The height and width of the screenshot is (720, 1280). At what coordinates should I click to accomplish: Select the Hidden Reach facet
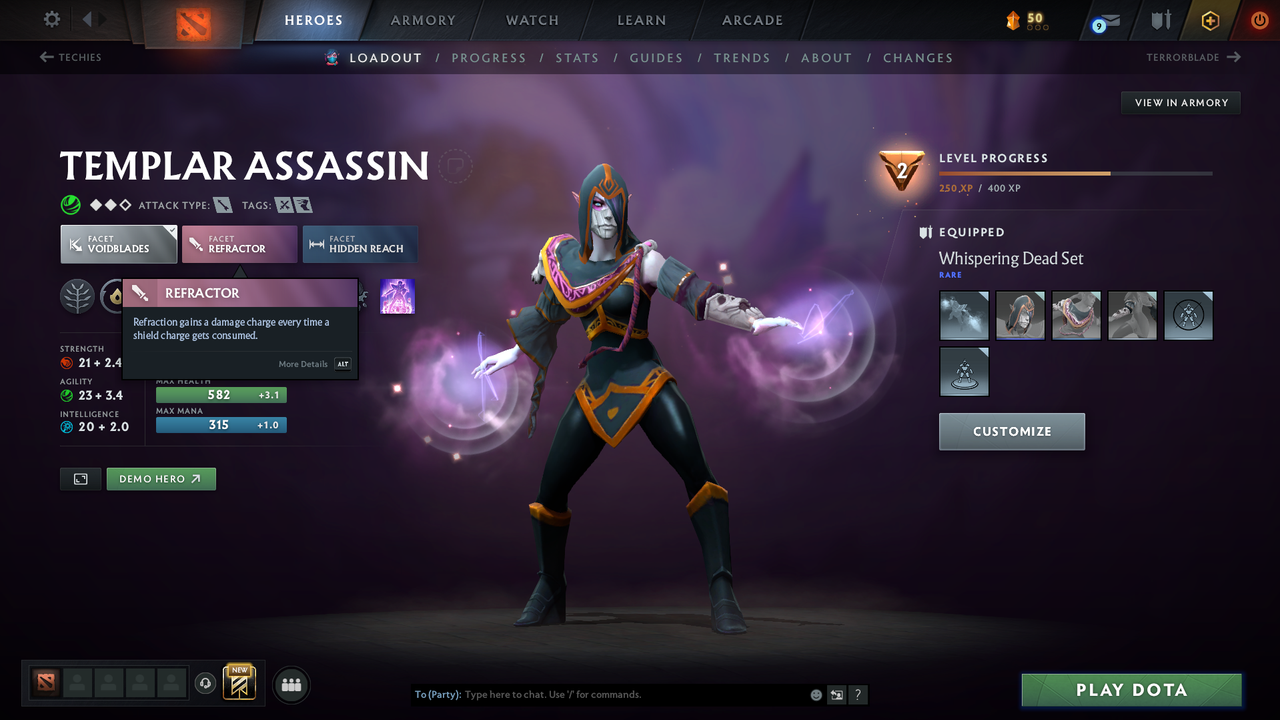[x=360, y=244]
